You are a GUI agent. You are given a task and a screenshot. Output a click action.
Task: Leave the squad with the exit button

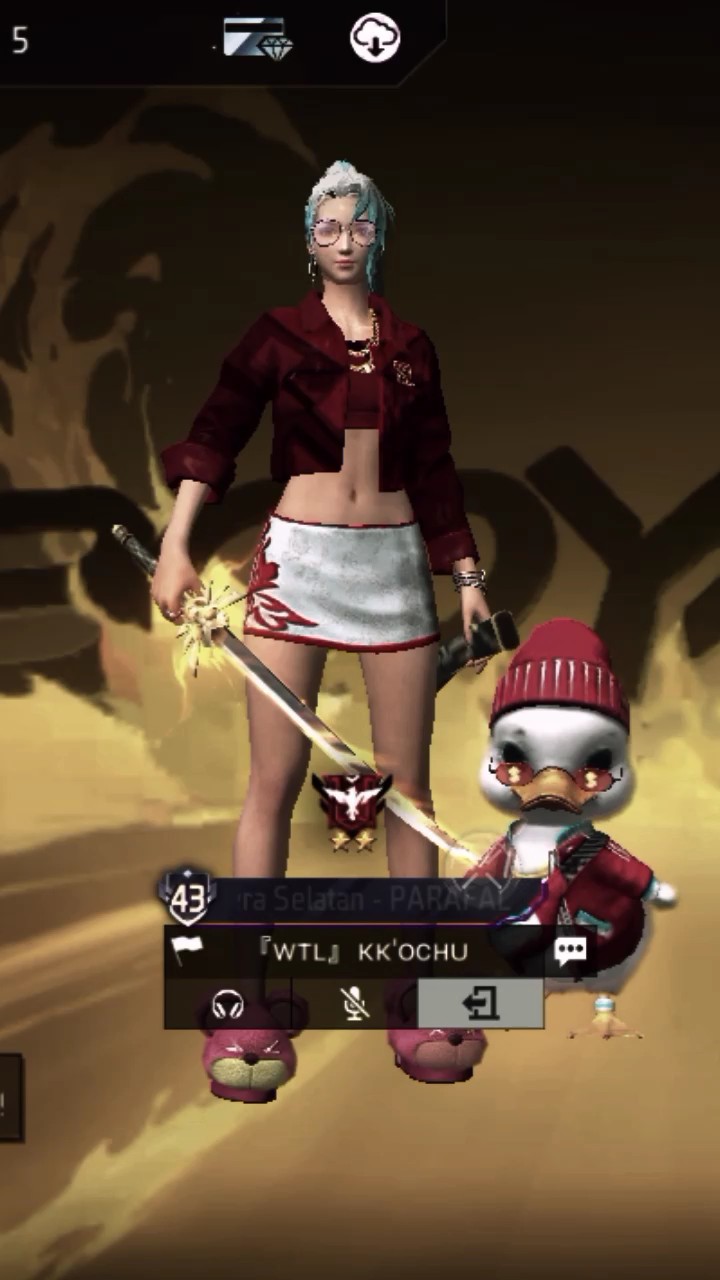pyautogui.click(x=480, y=1004)
